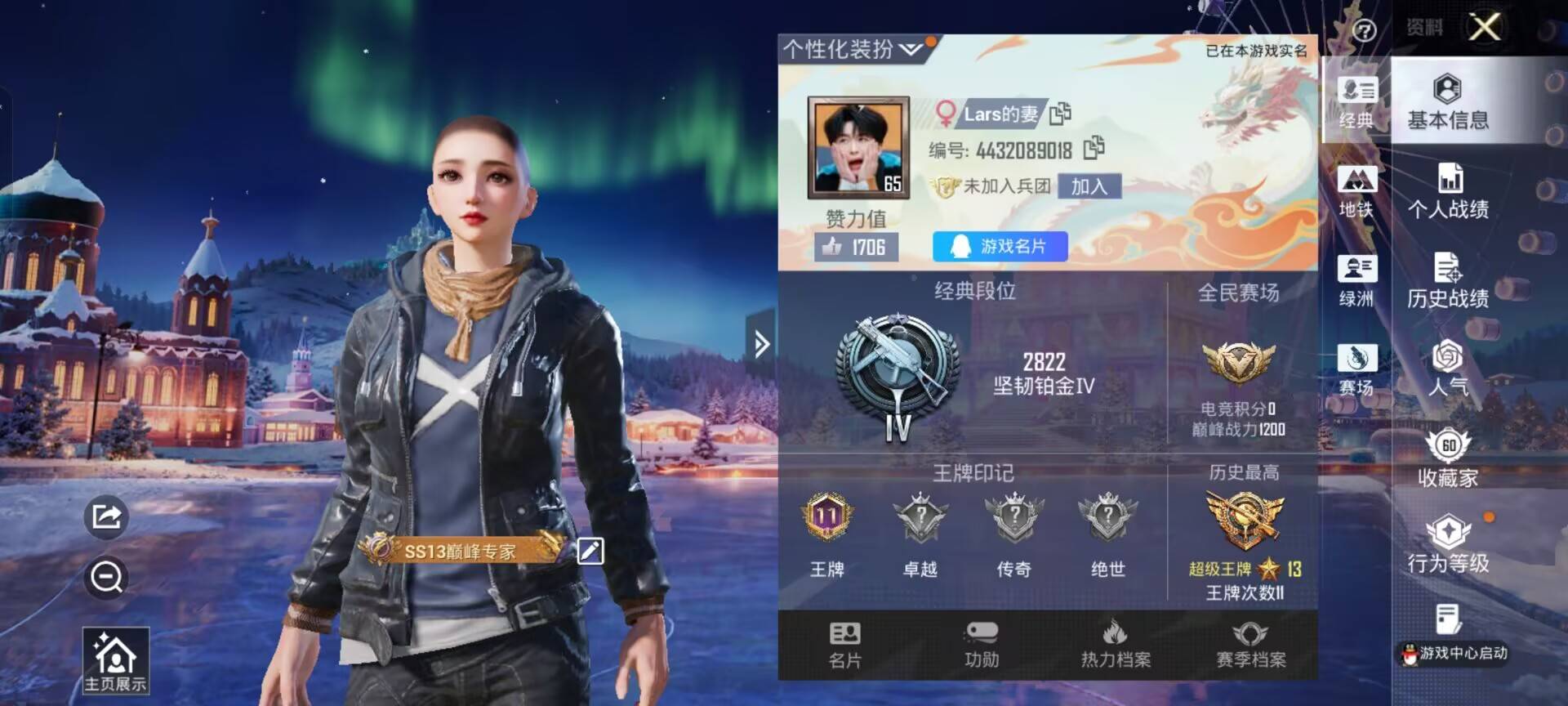
Task: Switch to the 绿洲 oasis mode tab
Action: (1356, 280)
